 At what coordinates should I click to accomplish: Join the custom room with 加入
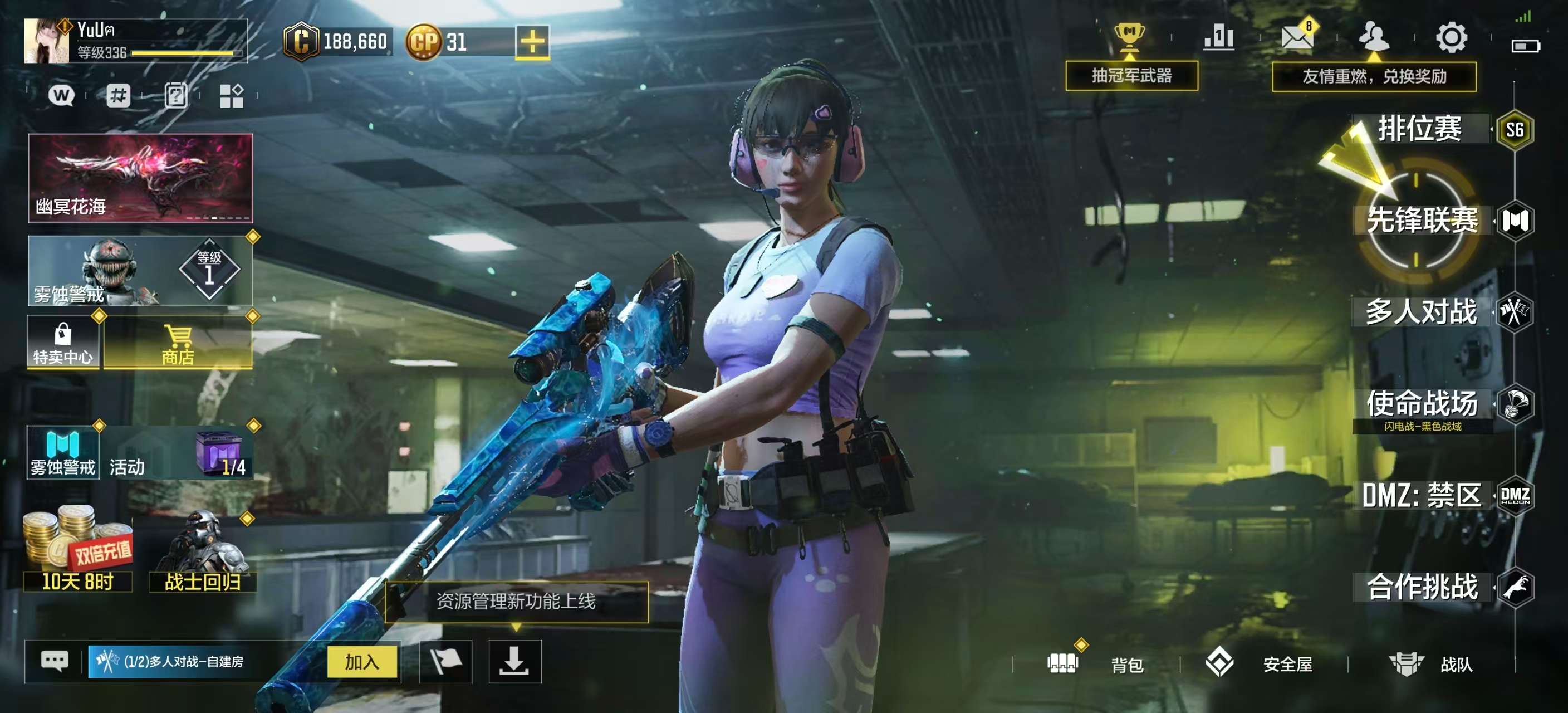click(x=362, y=662)
